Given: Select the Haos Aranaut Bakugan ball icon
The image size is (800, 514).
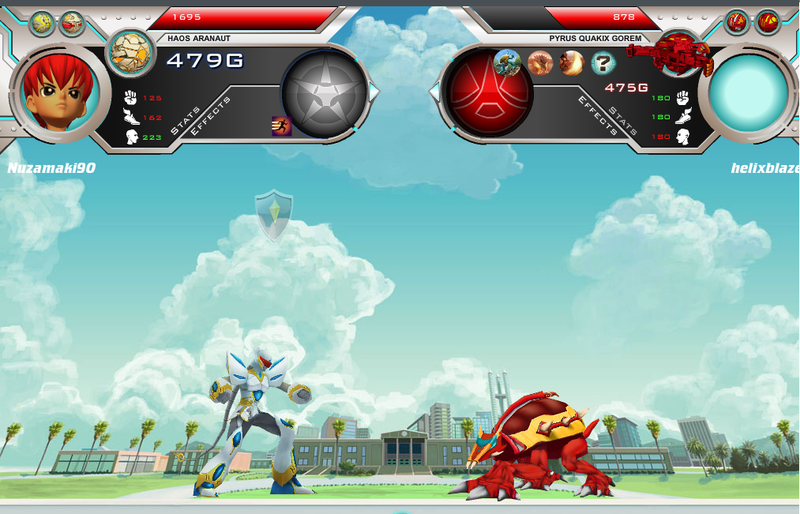Looking at the screenshot, I should point(127,52).
